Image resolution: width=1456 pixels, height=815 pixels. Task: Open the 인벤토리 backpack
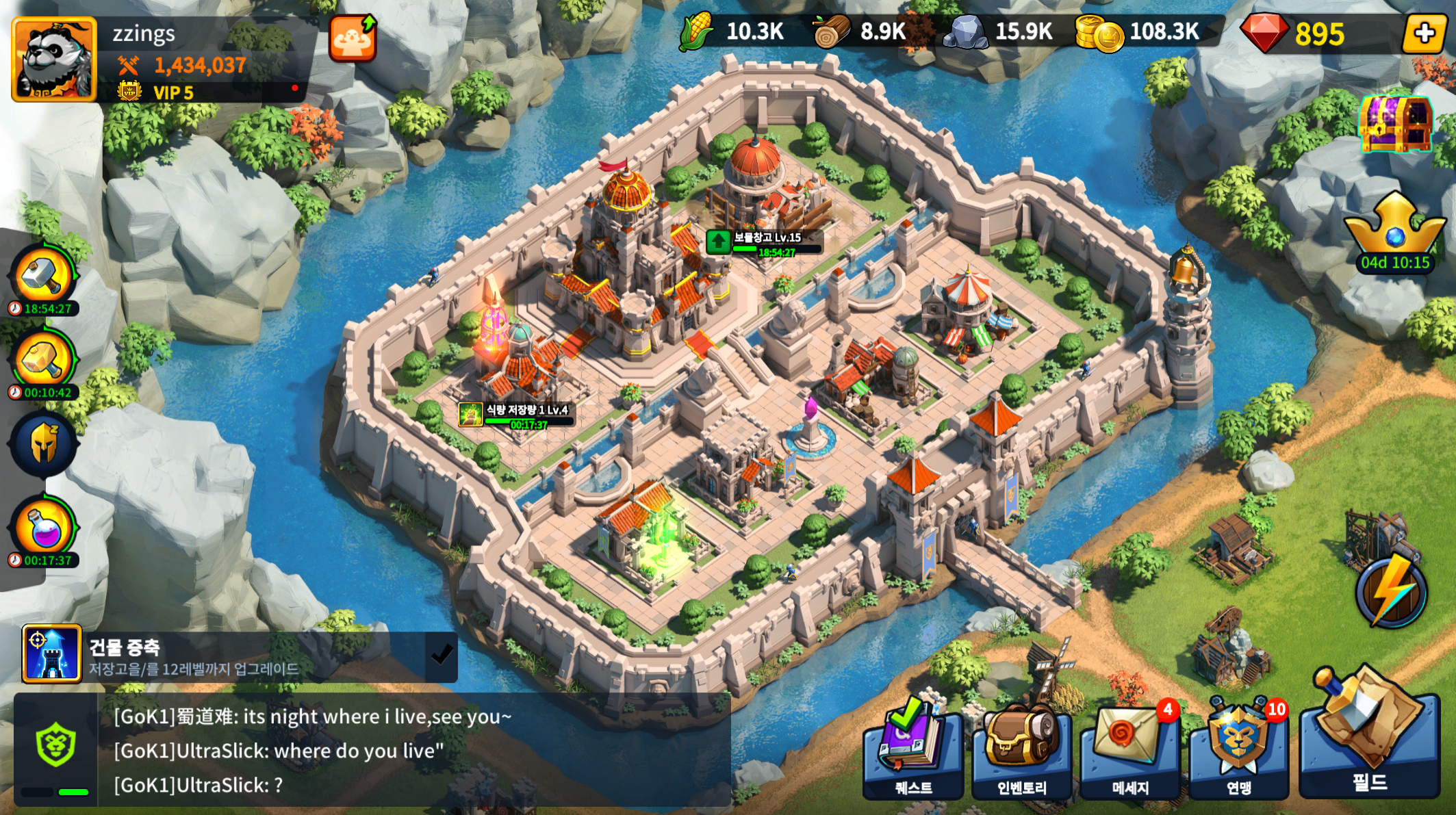[1022, 753]
